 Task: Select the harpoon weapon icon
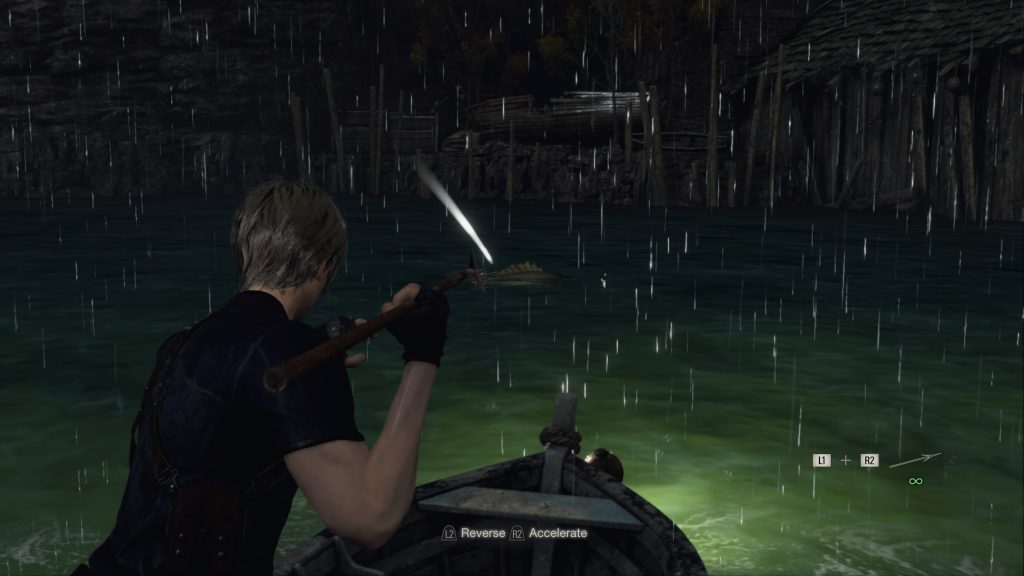[915, 460]
